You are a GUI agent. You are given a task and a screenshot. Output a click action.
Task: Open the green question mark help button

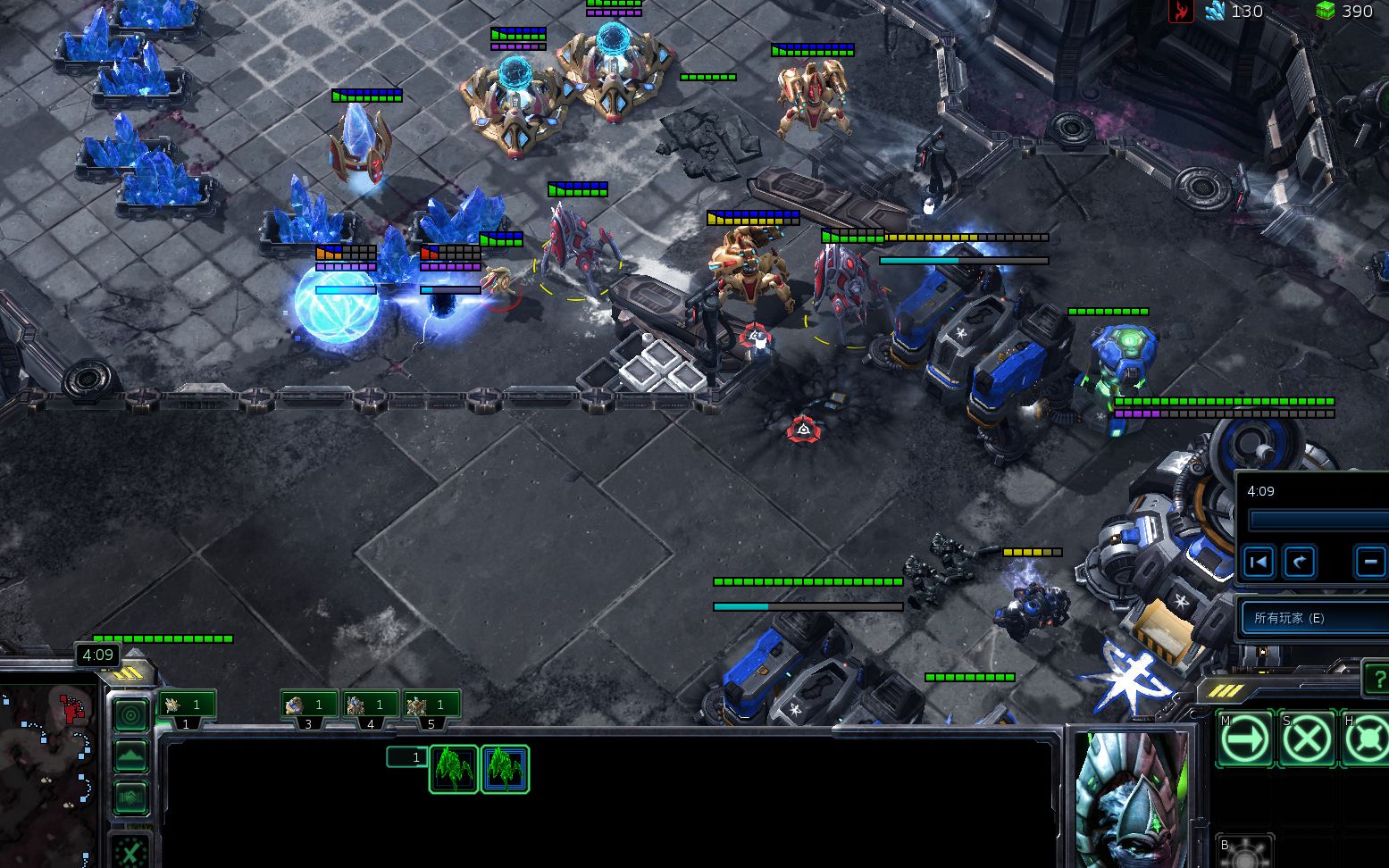(1376, 680)
